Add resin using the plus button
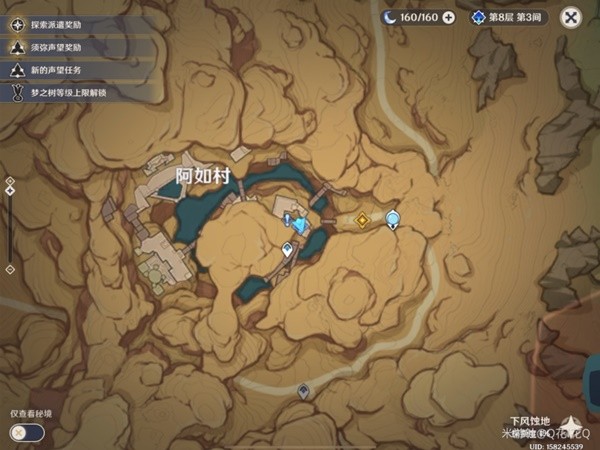The image size is (600, 450). click(x=448, y=17)
